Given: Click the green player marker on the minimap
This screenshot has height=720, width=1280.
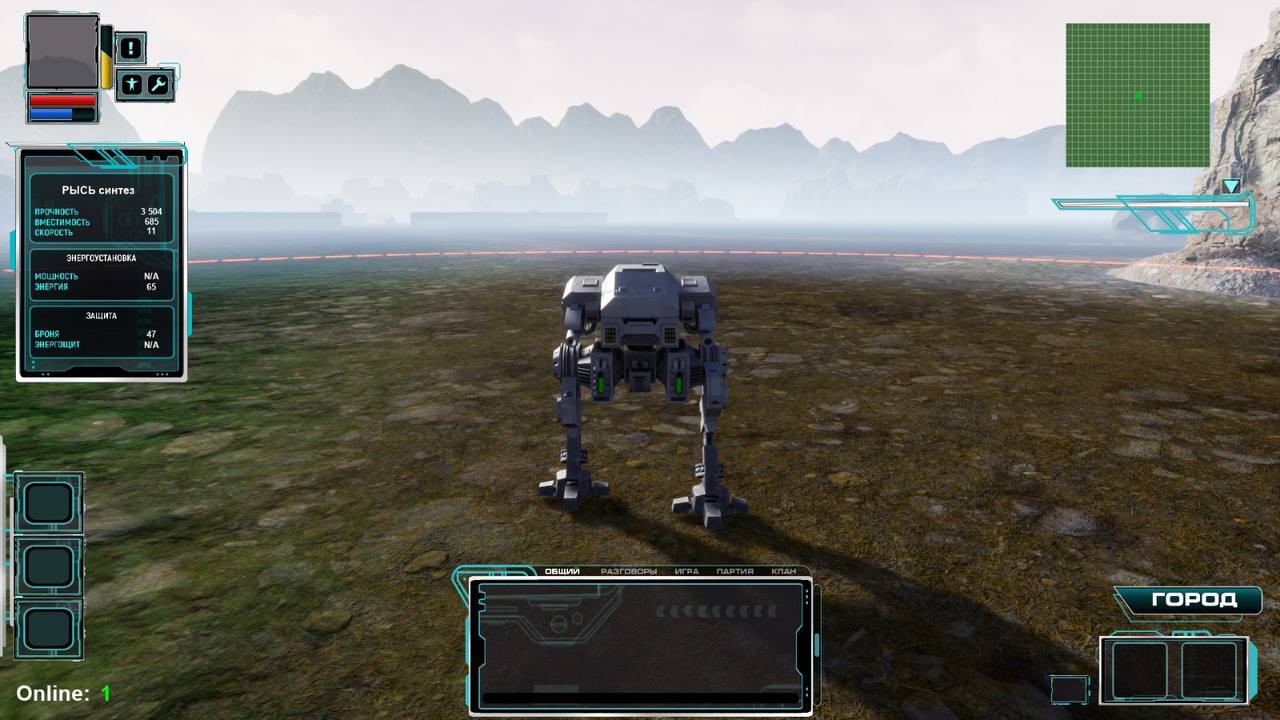Looking at the screenshot, I should (x=1139, y=95).
